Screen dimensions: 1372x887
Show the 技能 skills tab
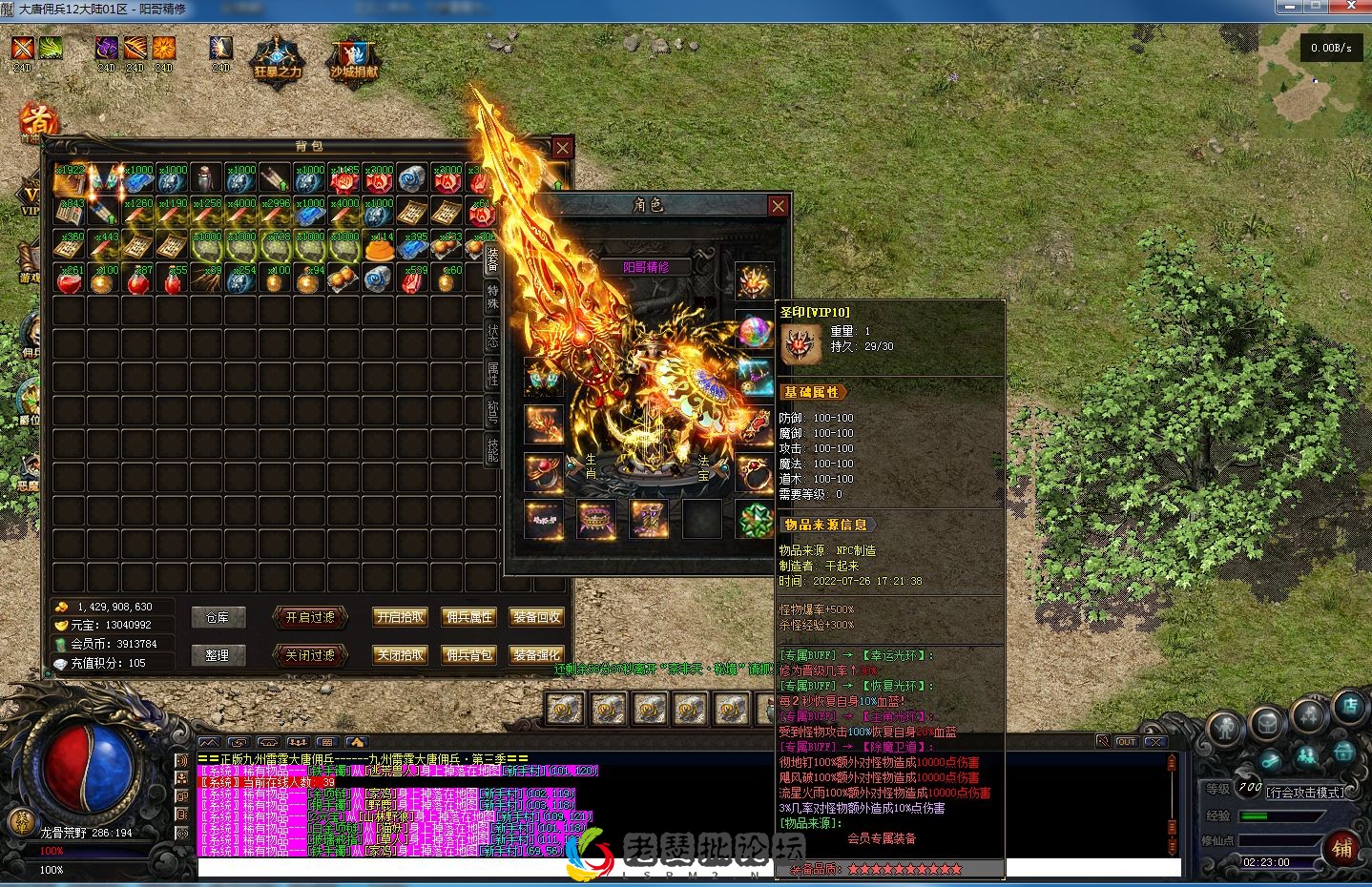[492, 450]
